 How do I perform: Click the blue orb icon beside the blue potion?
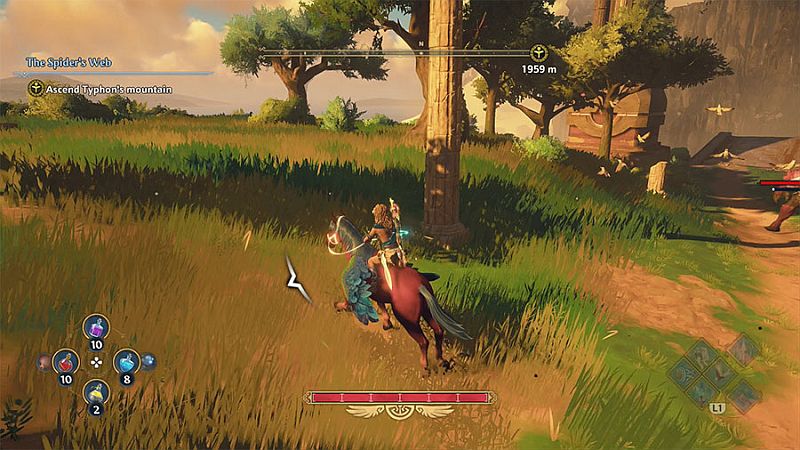[x=148, y=362]
